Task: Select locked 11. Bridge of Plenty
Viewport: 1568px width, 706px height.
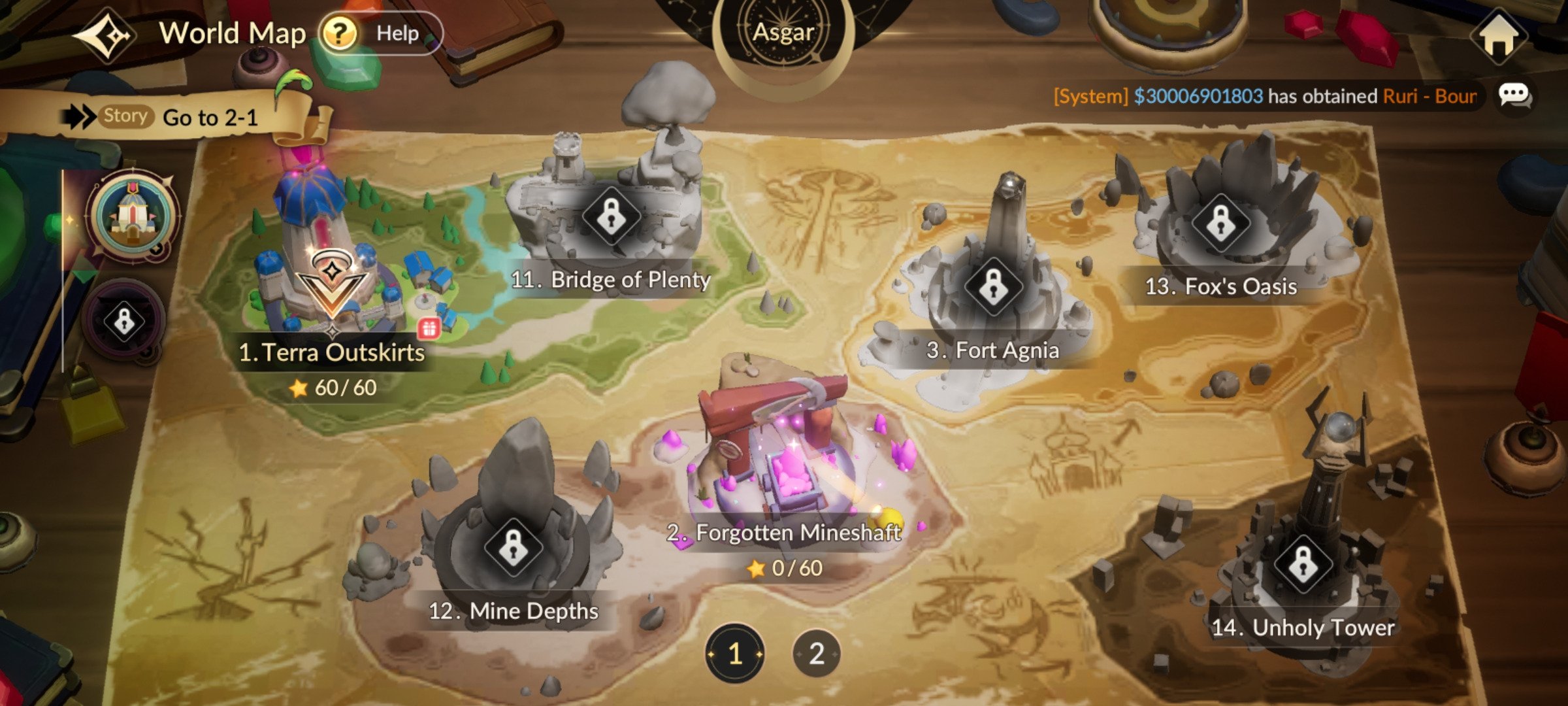Action: click(611, 216)
